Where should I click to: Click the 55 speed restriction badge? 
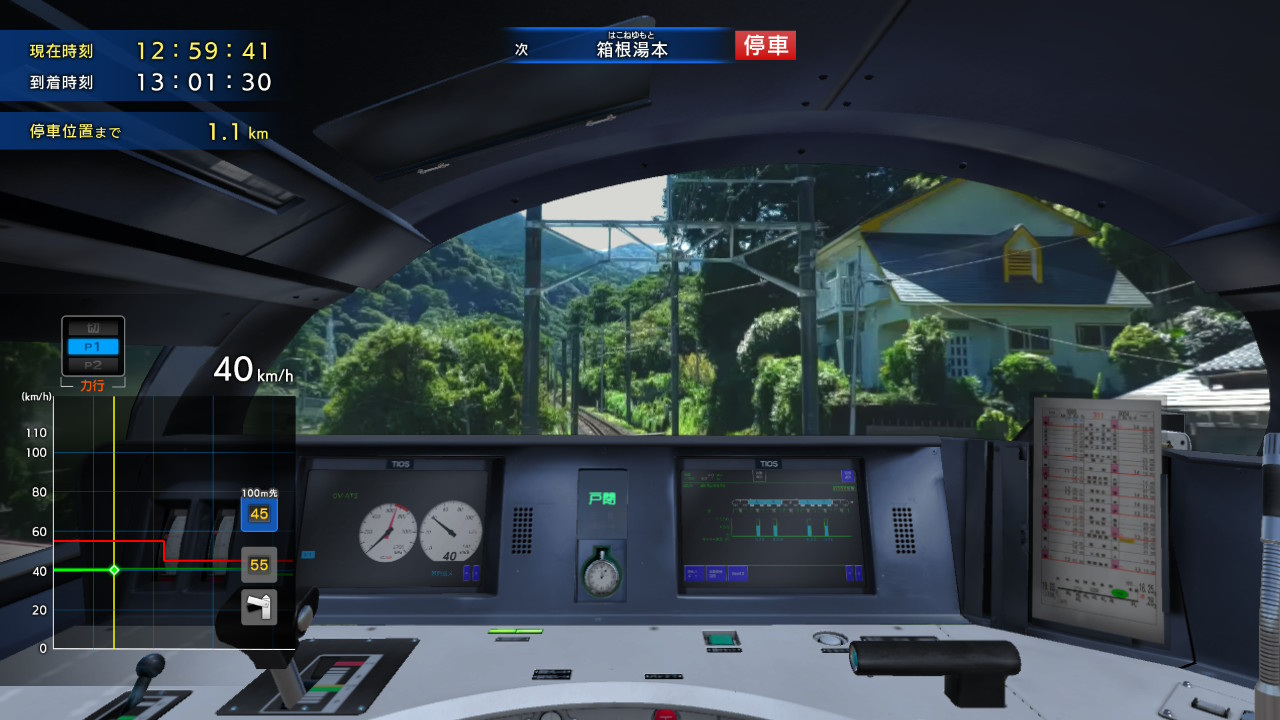click(258, 563)
